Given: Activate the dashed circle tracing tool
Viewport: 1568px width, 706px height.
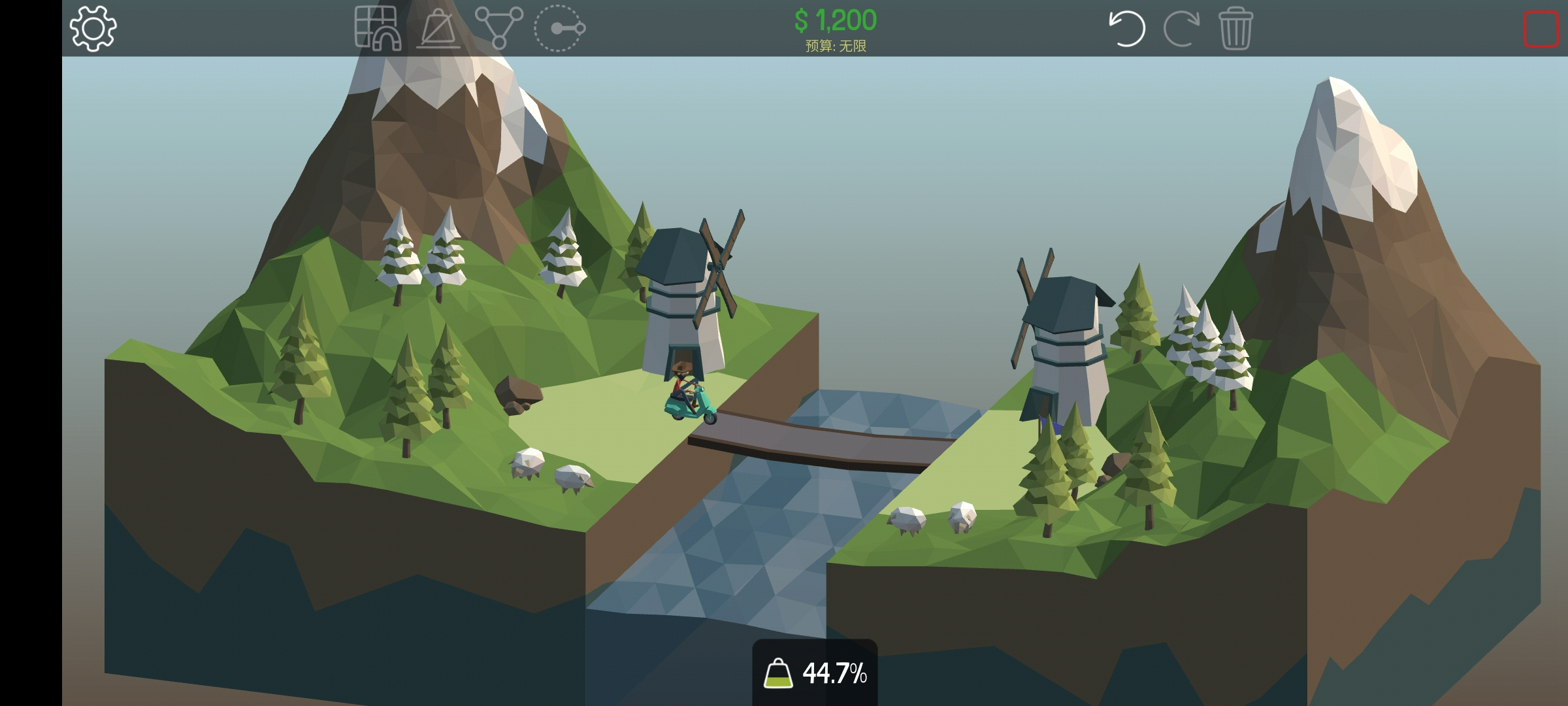Looking at the screenshot, I should click(559, 28).
